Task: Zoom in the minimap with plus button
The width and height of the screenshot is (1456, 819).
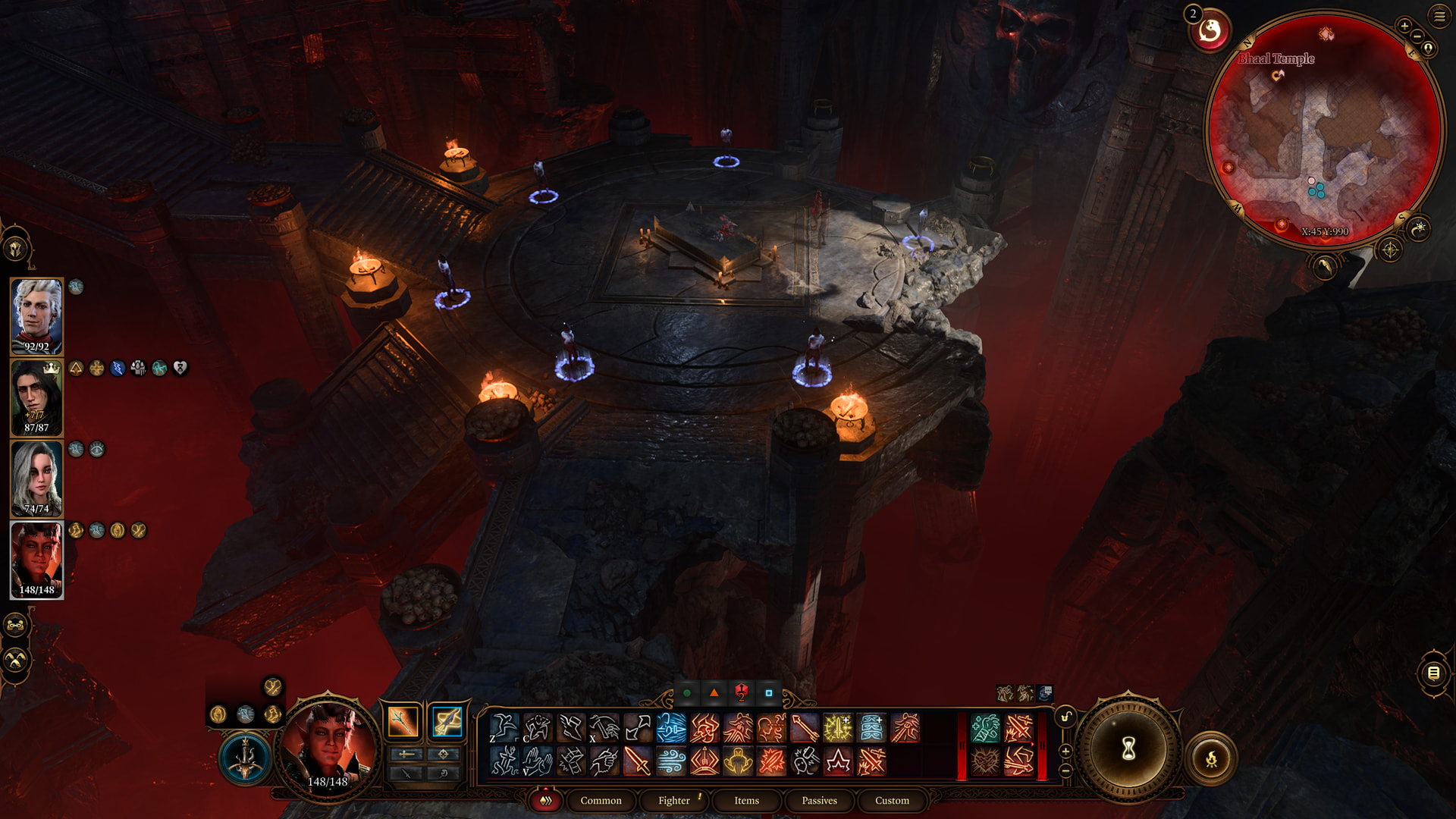Action: pos(1404,27)
